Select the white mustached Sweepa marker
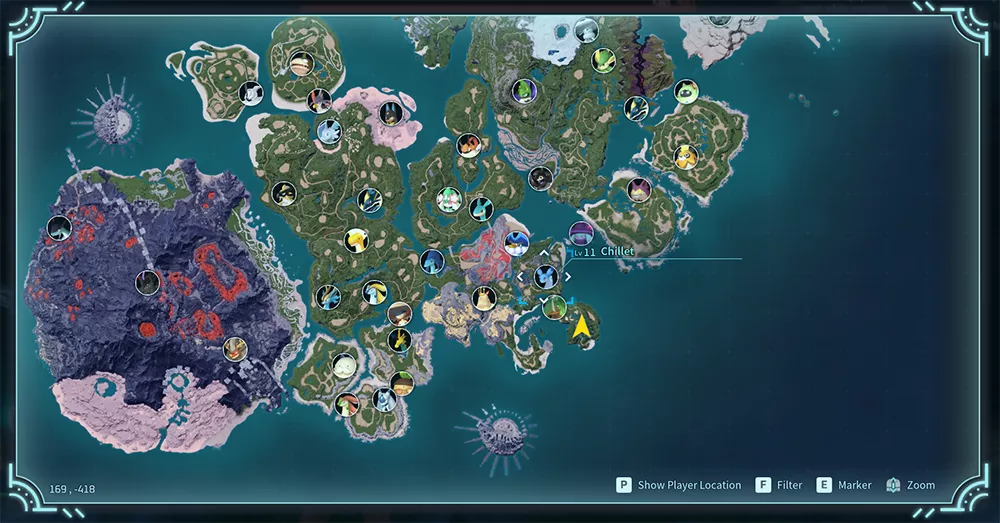This screenshot has height=523, width=1000. [343, 365]
